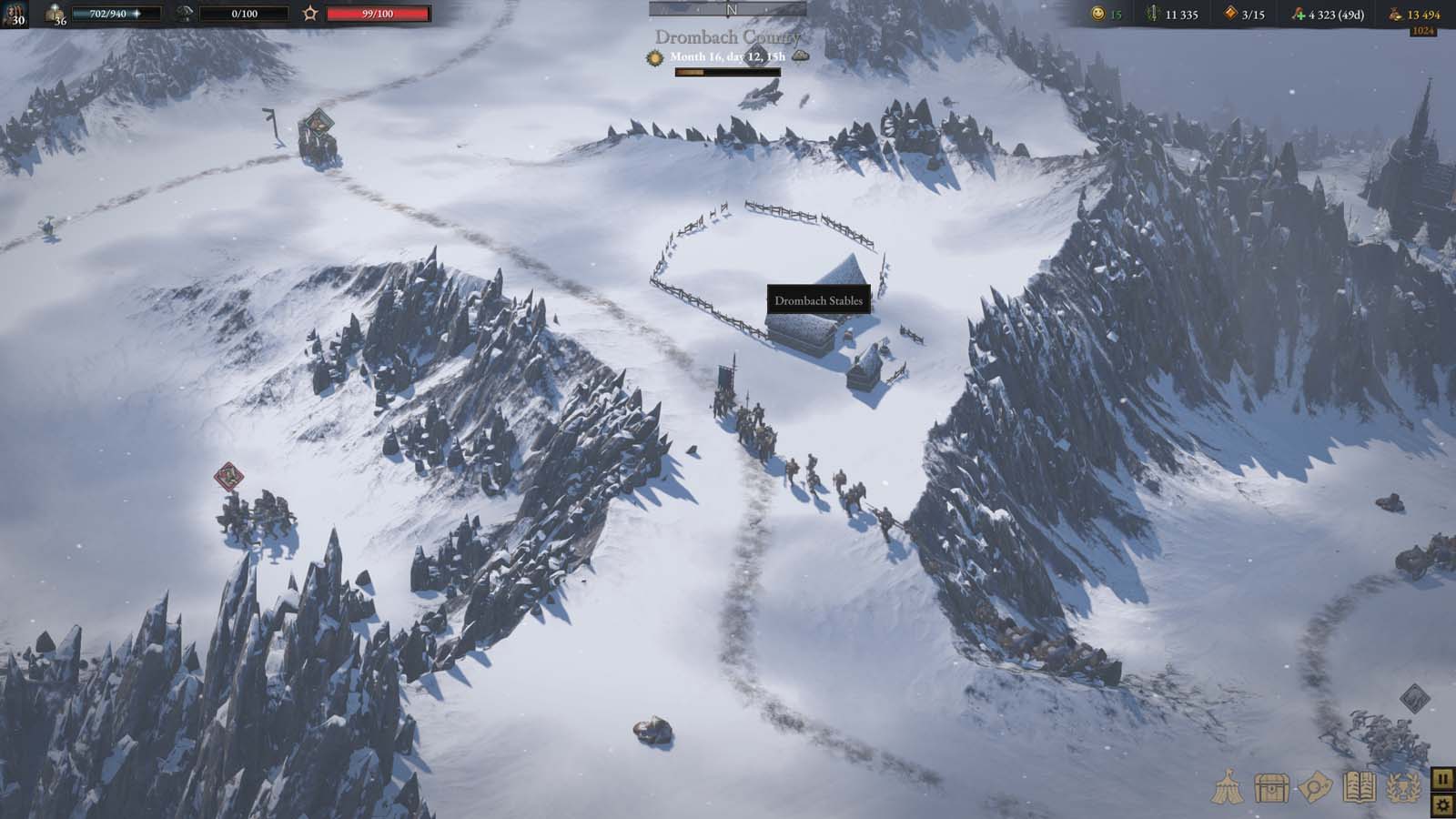1456x819 pixels.
Task: Click the money pouch icon showing 13 494
Action: 1396,14
